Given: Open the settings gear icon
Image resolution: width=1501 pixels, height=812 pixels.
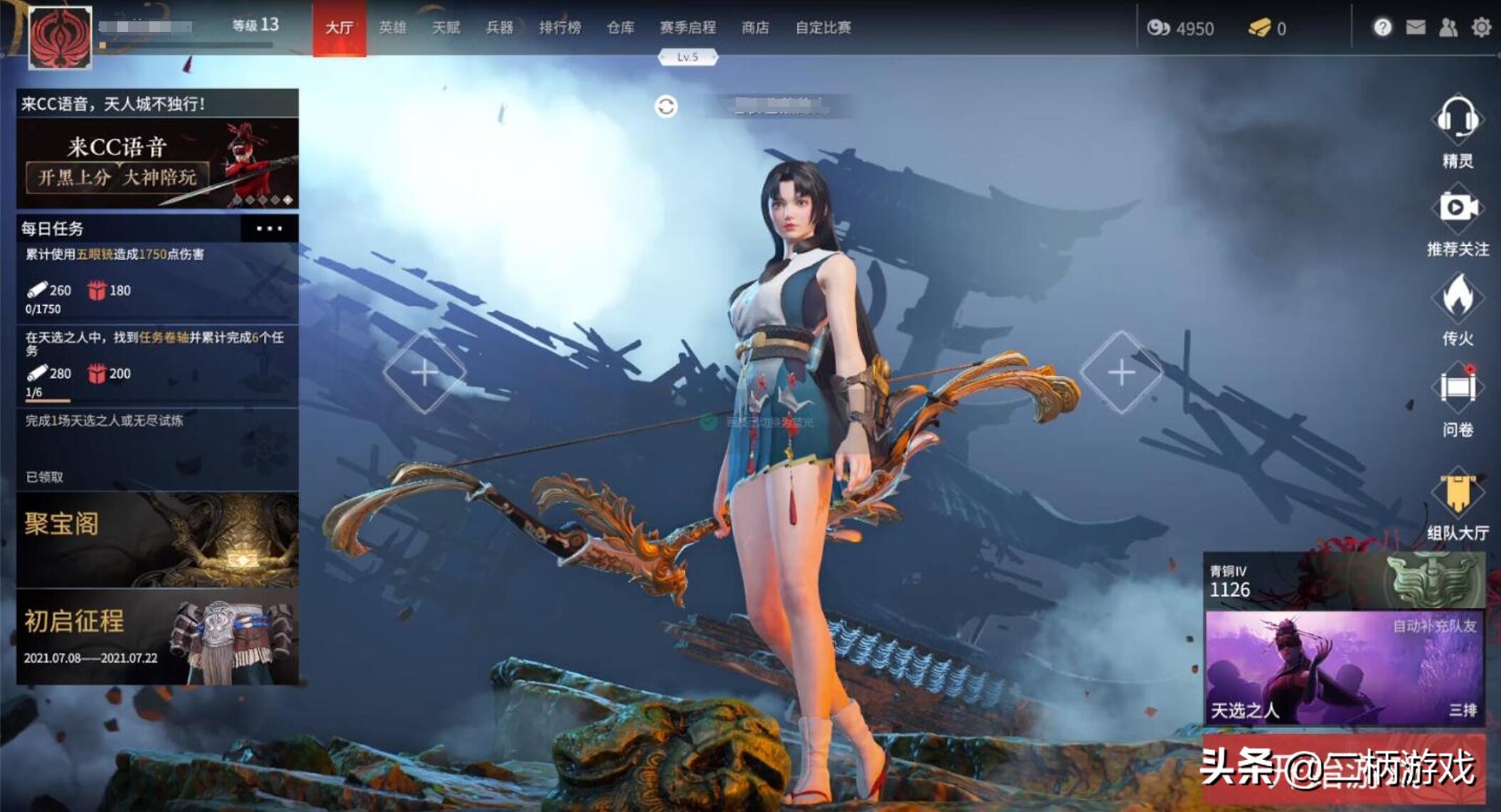Looking at the screenshot, I should [x=1483, y=27].
